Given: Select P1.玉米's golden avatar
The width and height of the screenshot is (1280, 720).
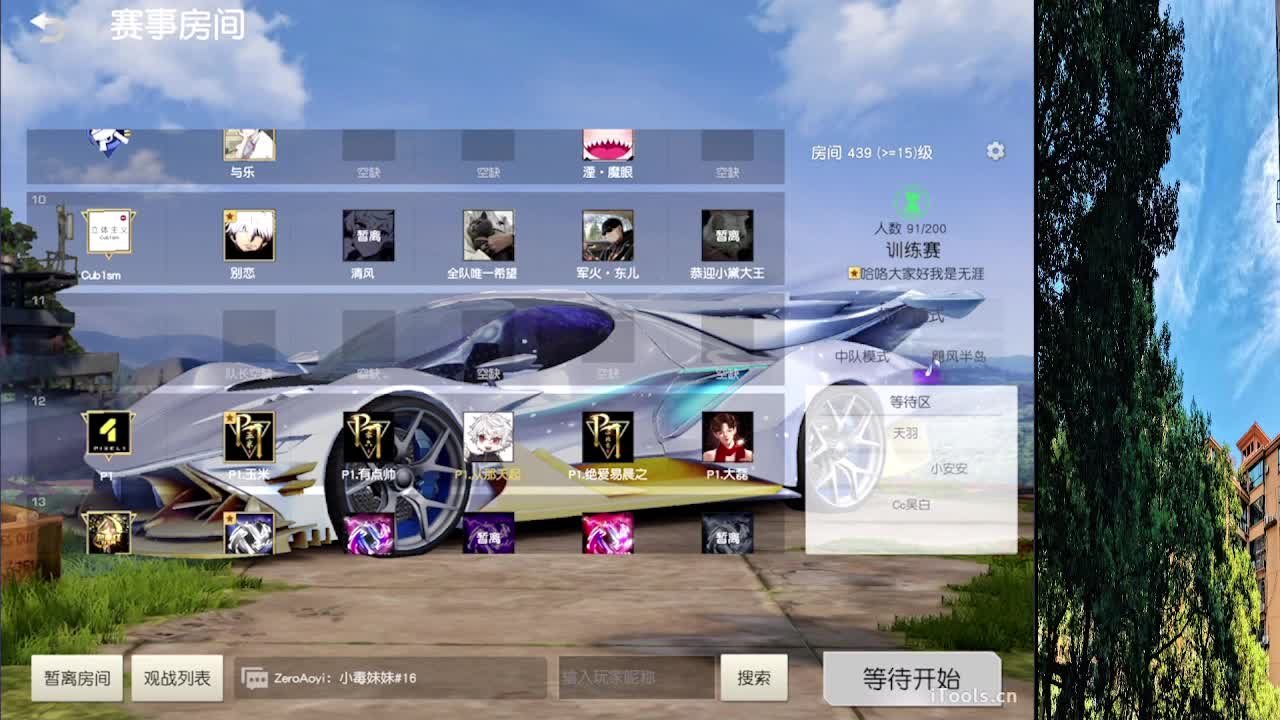Looking at the screenshot, I should (x=248, y=437).
